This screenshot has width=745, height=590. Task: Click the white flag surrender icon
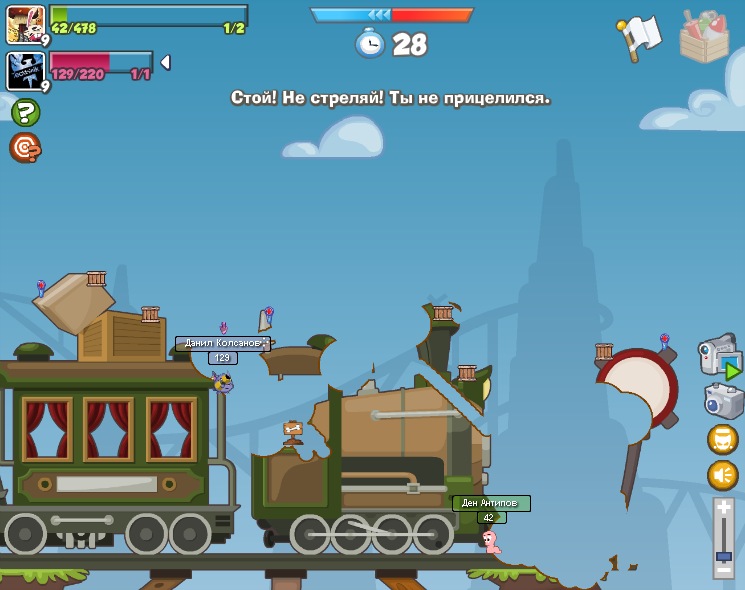(640, 38)
